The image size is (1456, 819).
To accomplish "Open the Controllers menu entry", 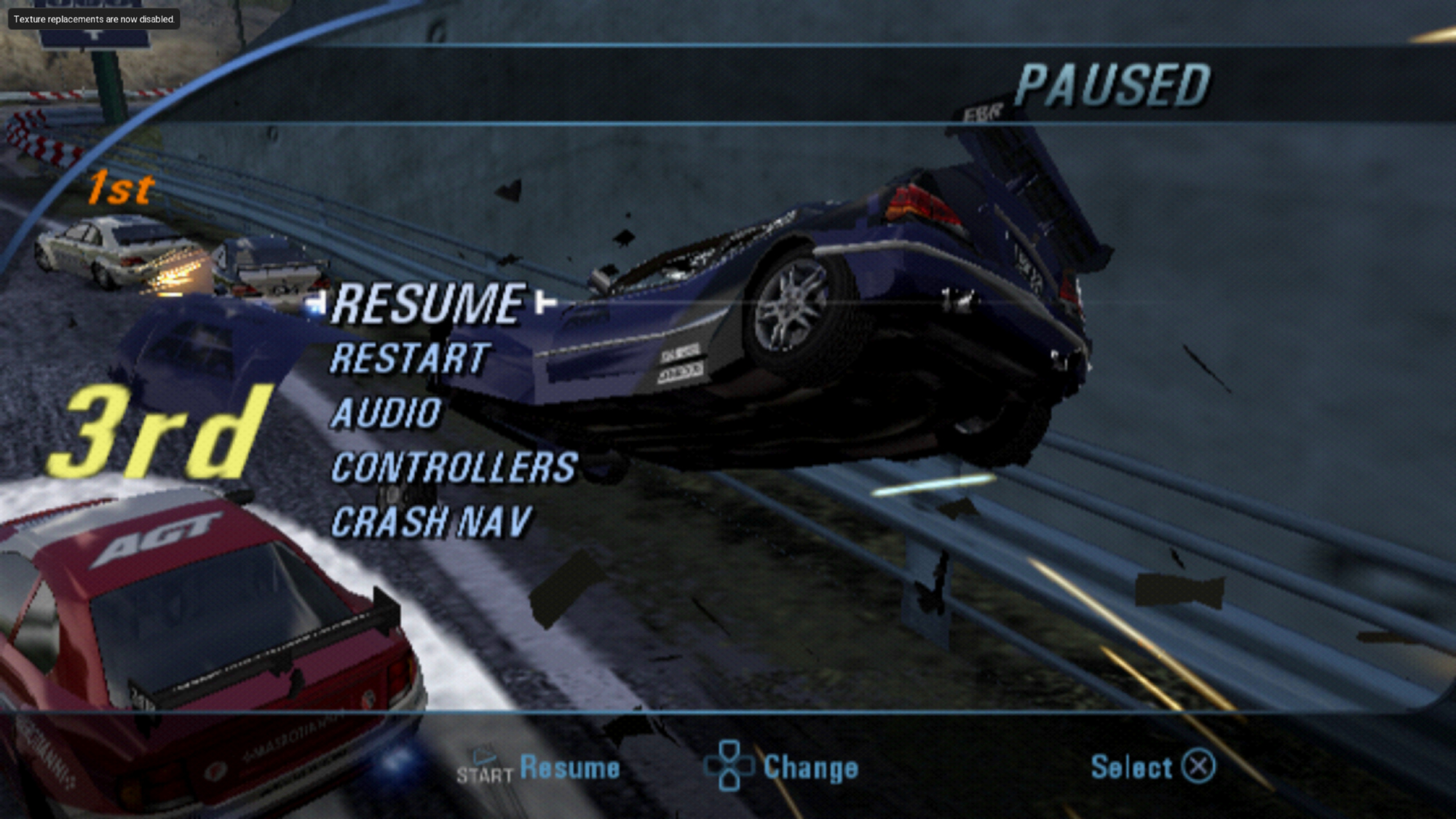I will [454, 467].
